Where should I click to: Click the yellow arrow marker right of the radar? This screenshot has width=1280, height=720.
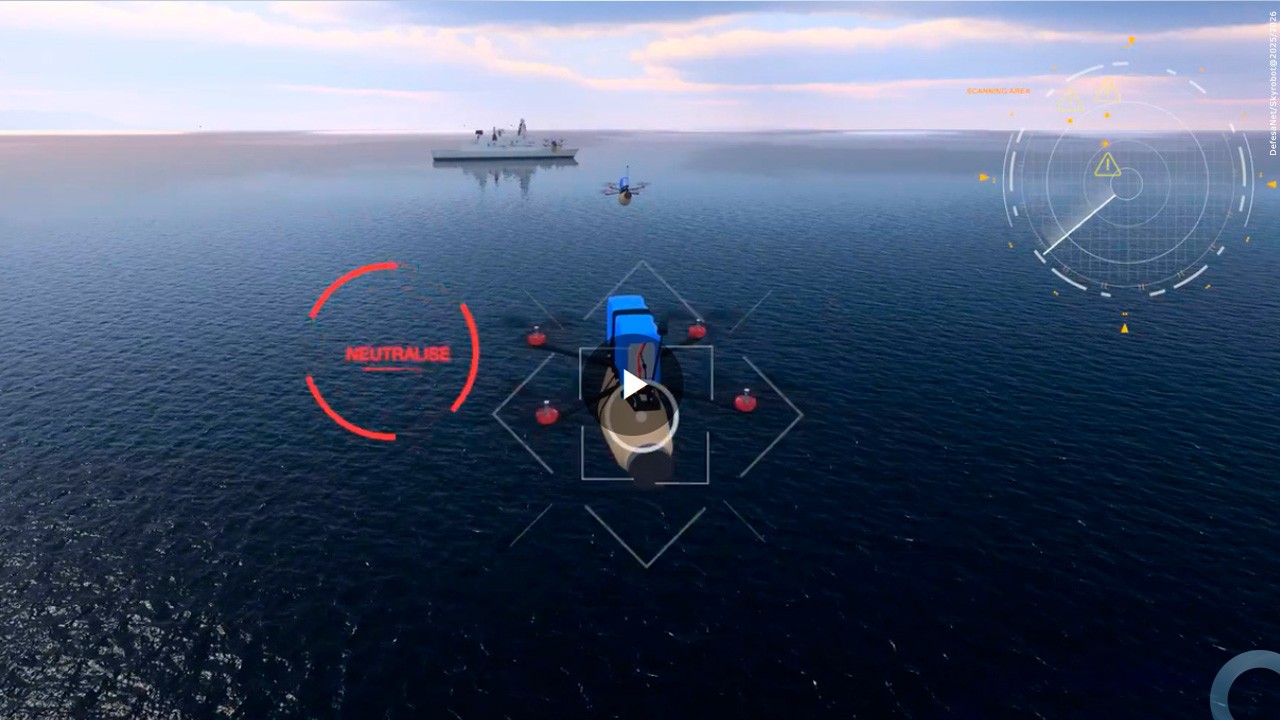point(1271,184)
